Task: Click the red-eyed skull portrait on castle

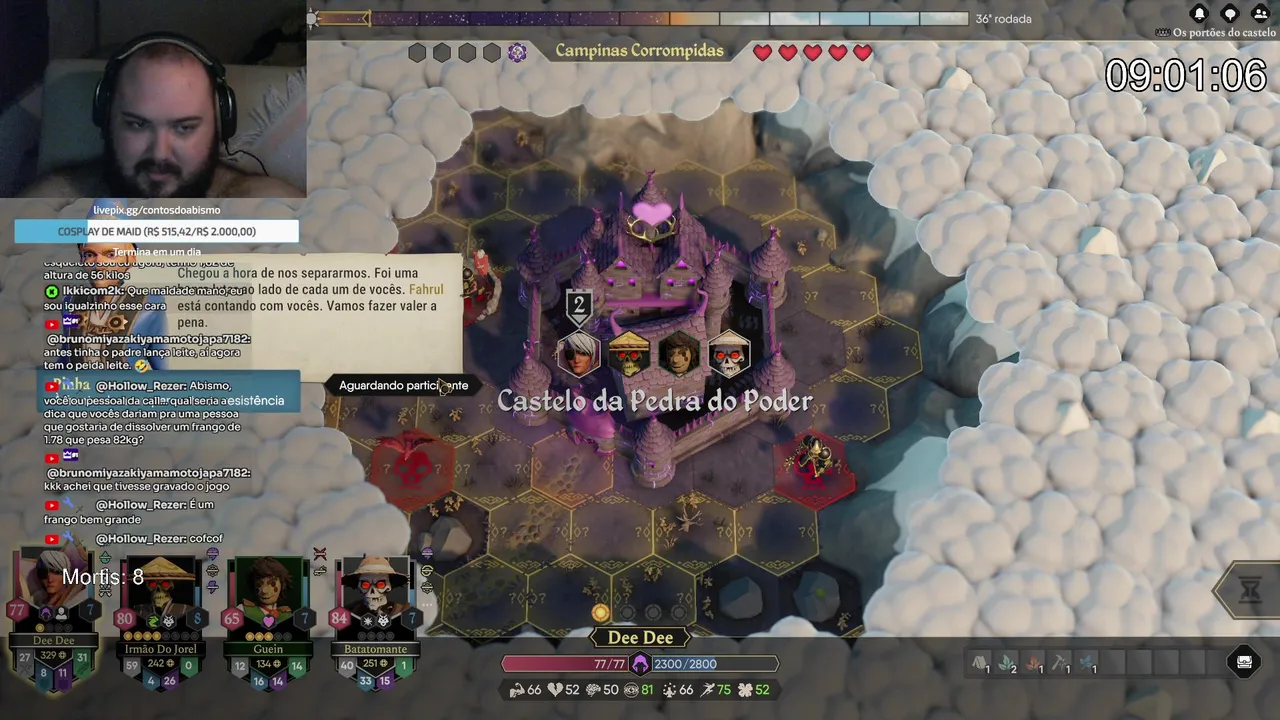Action: (x=729, y=356)
